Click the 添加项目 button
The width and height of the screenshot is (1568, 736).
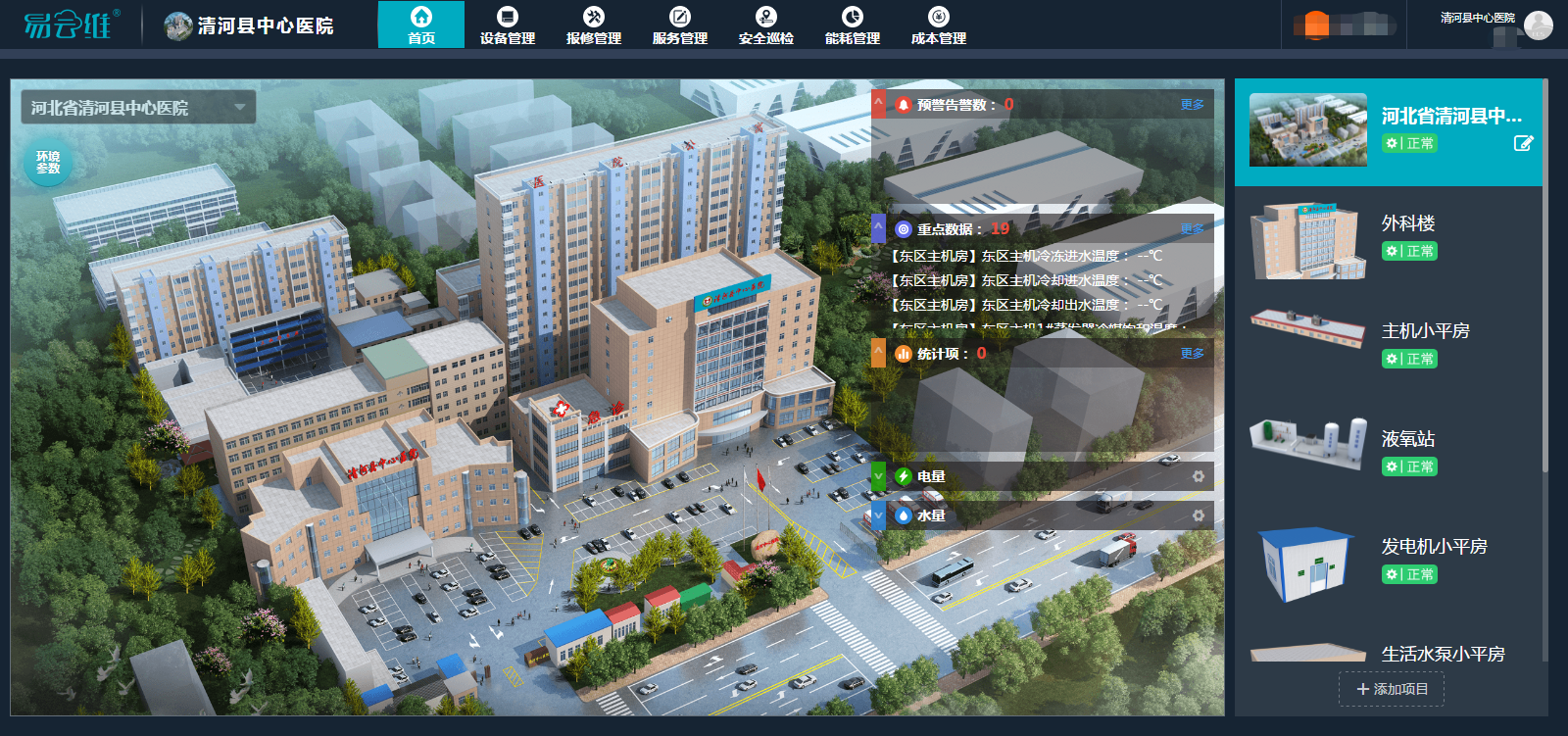pyautogui.click(x=1392, y=689)
